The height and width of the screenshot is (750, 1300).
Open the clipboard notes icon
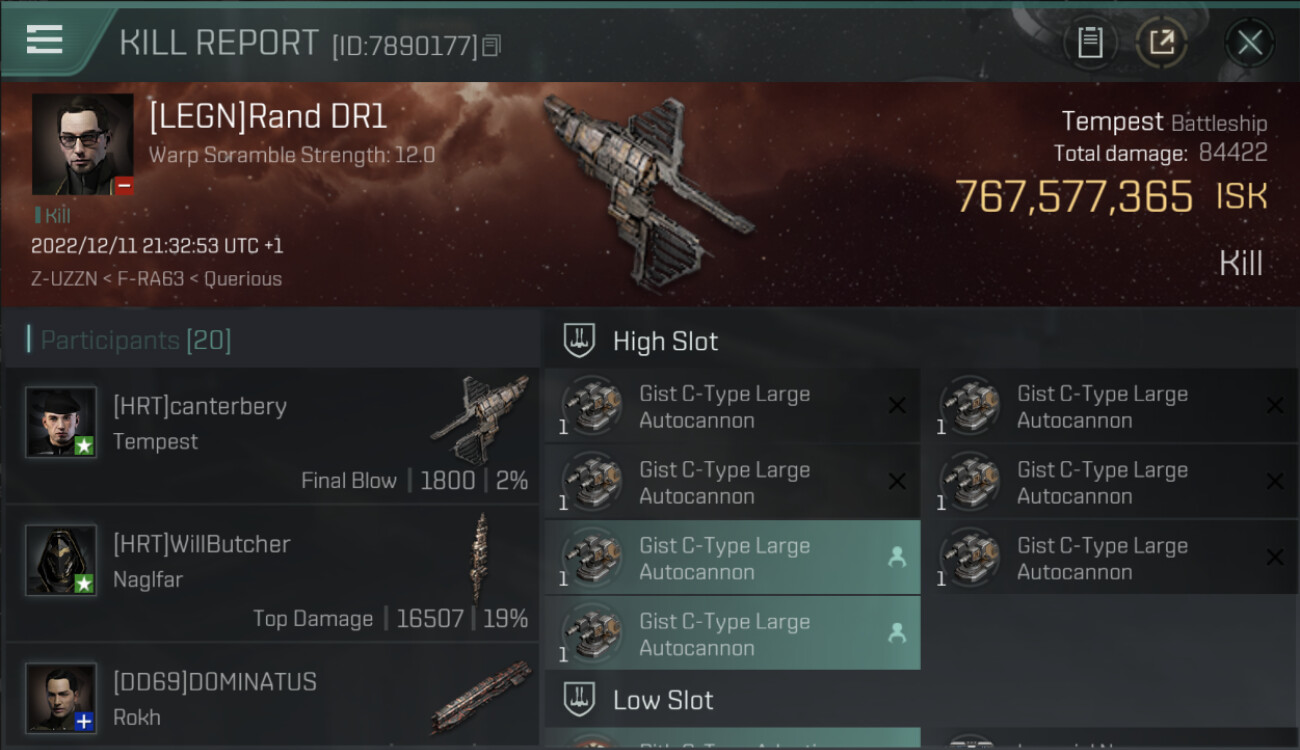1090,42
